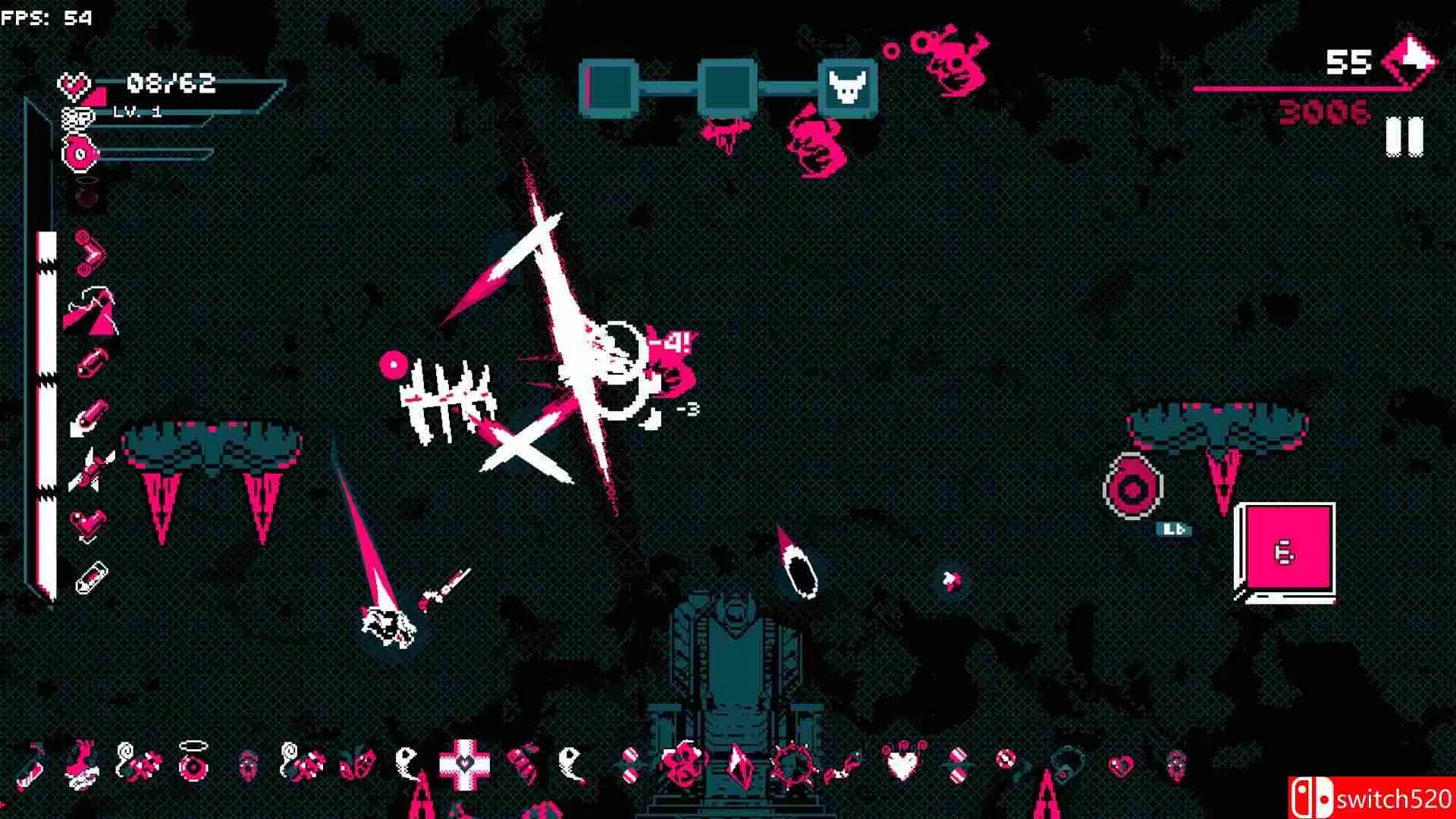Click the round bomb item button
The height and width of the screenshot is (819, 1456).
[x=1131, y=487]
